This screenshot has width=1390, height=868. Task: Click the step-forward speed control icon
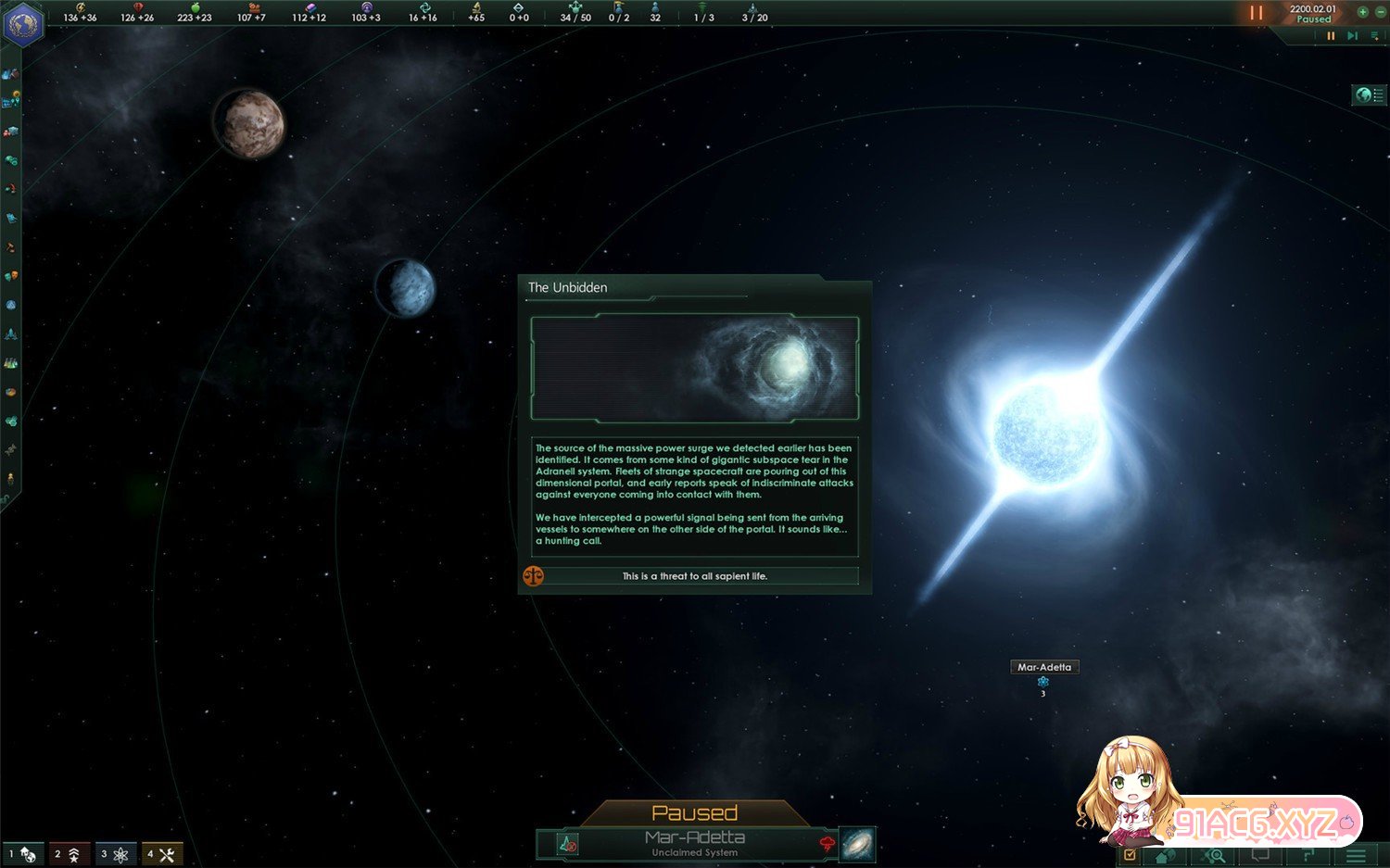1352,36
